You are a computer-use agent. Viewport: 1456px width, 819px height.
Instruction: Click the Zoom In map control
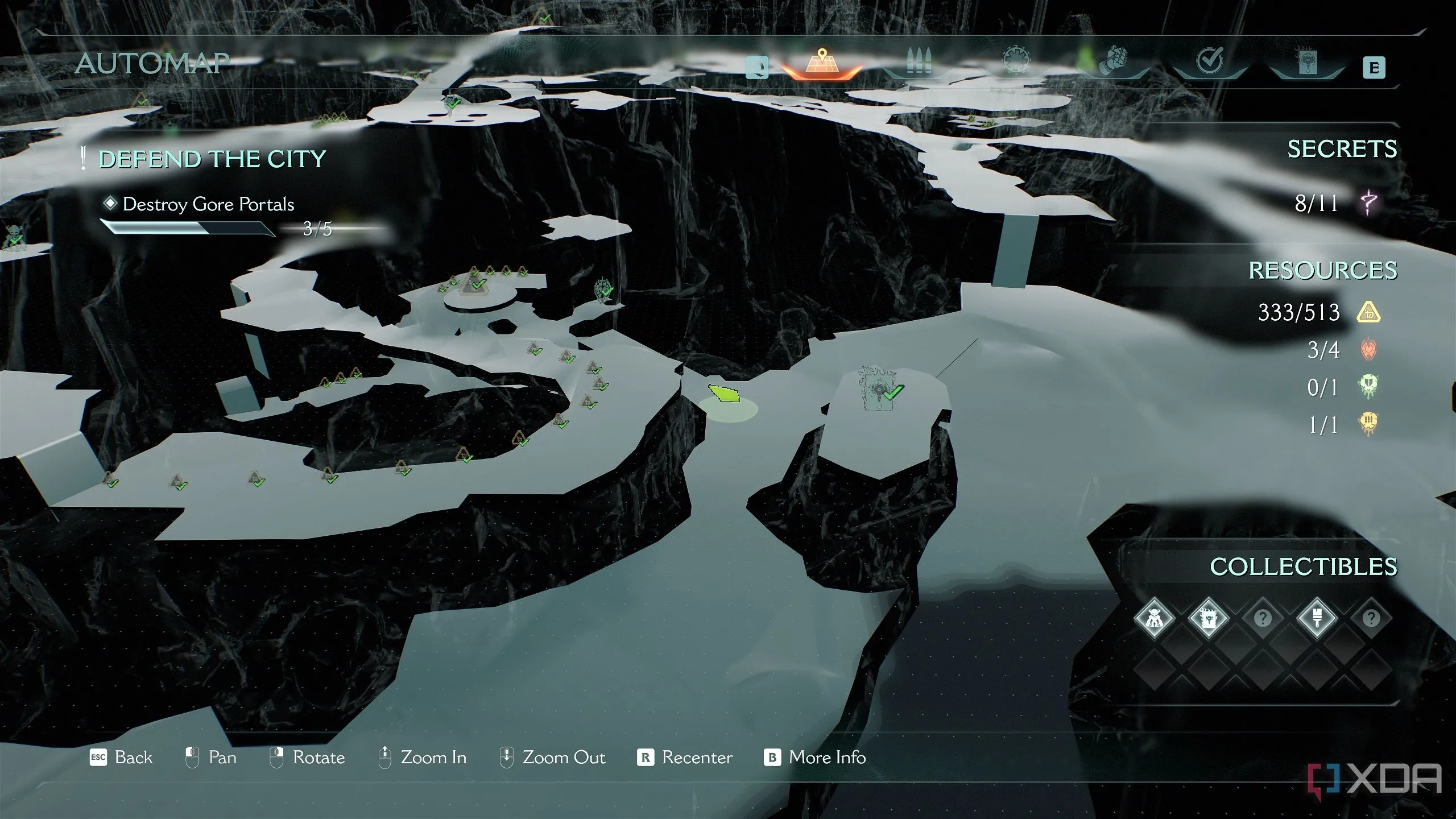pos(422,758)
